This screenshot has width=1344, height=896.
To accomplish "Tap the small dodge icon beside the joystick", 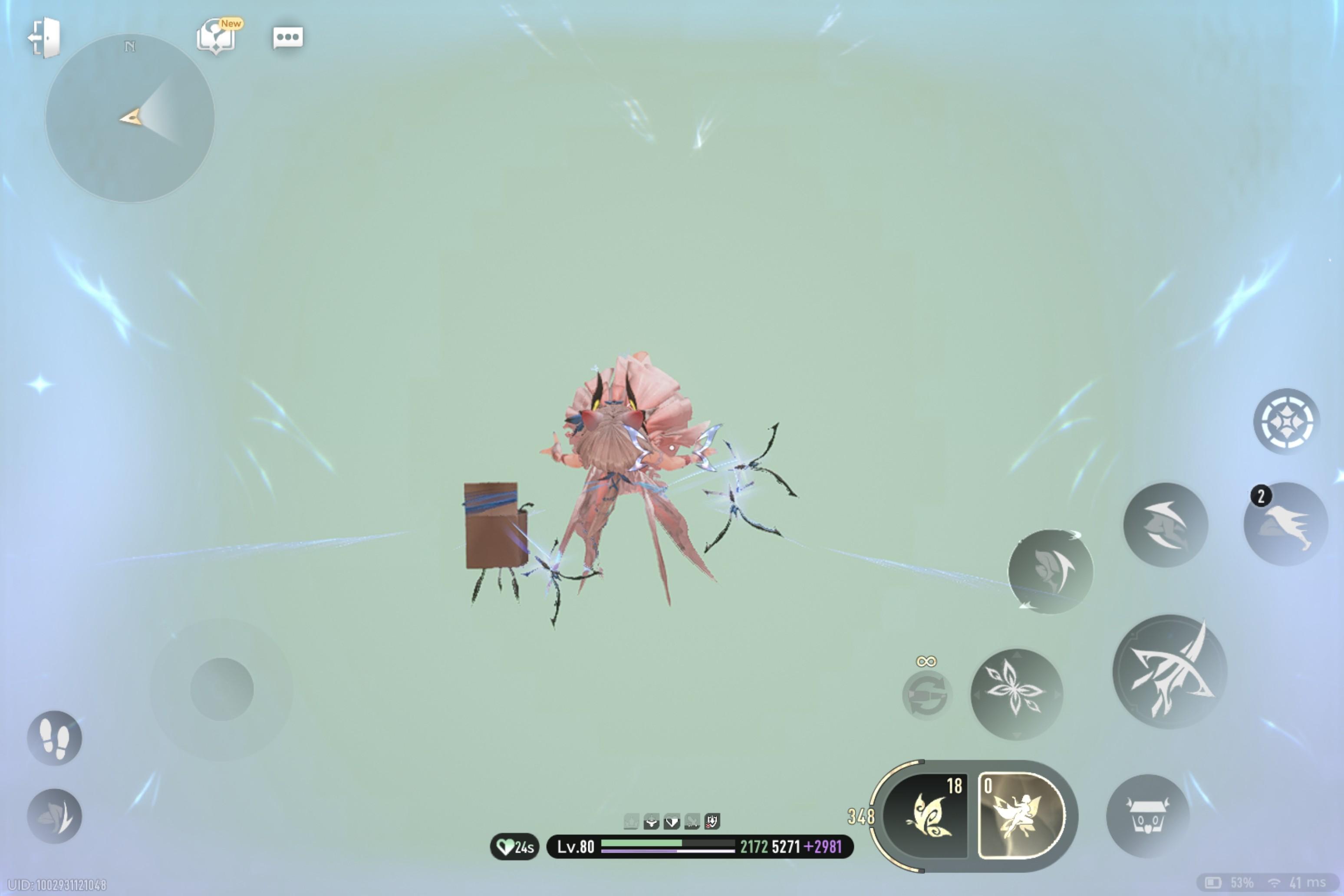I will click(x=54, y=816).
